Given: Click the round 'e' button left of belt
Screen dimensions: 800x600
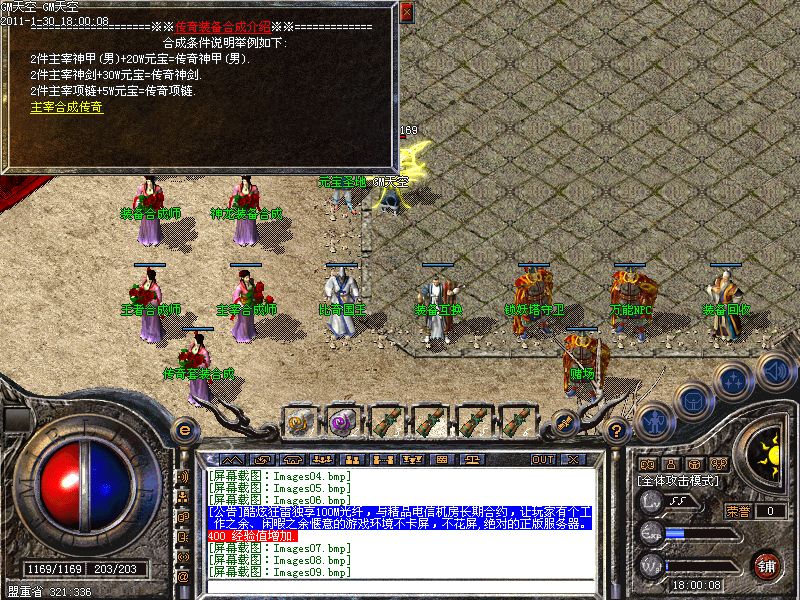Looking at the screenshot, I should tap(183, 431).
